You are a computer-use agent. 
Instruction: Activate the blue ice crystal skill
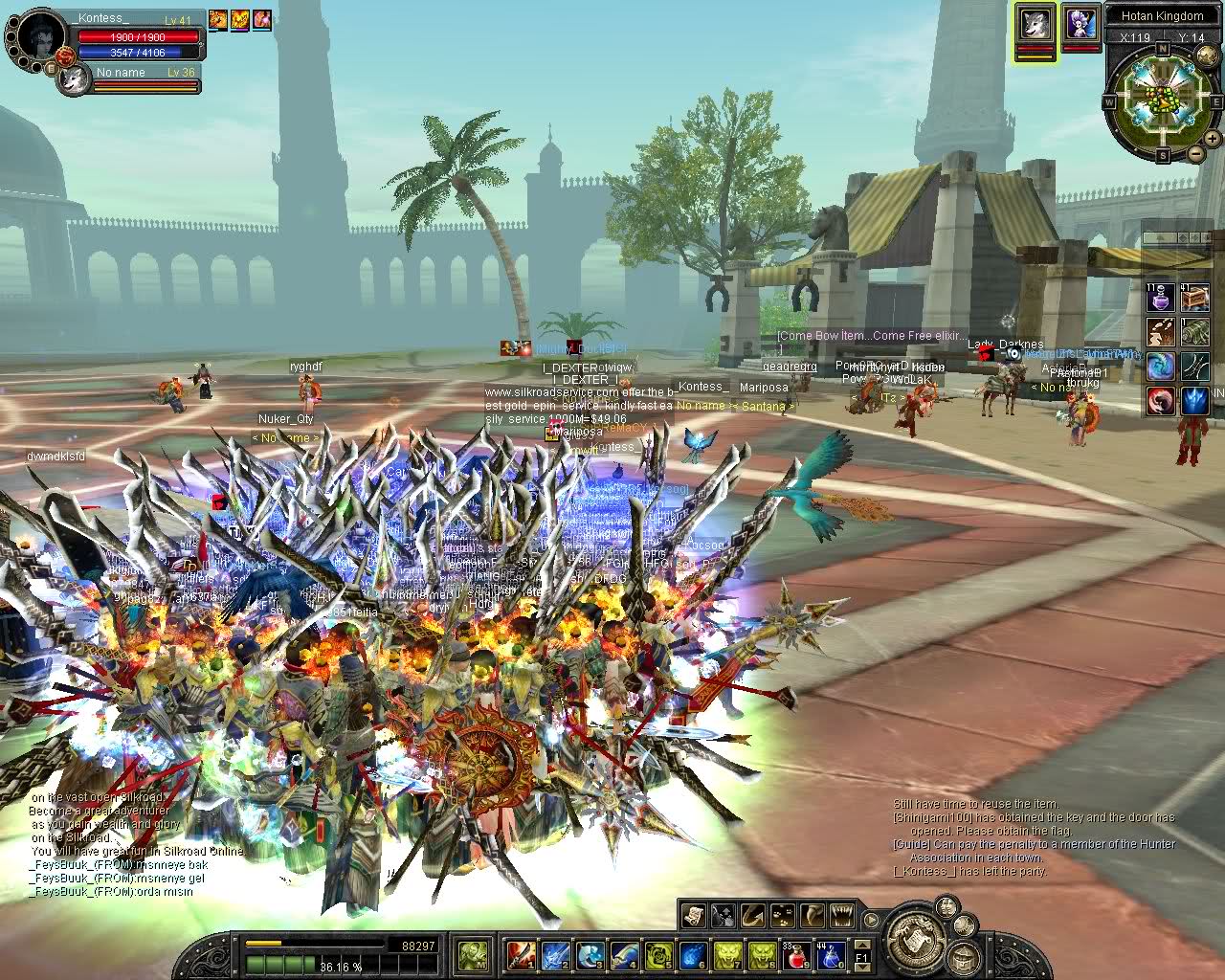click(x=1193, y=400)
